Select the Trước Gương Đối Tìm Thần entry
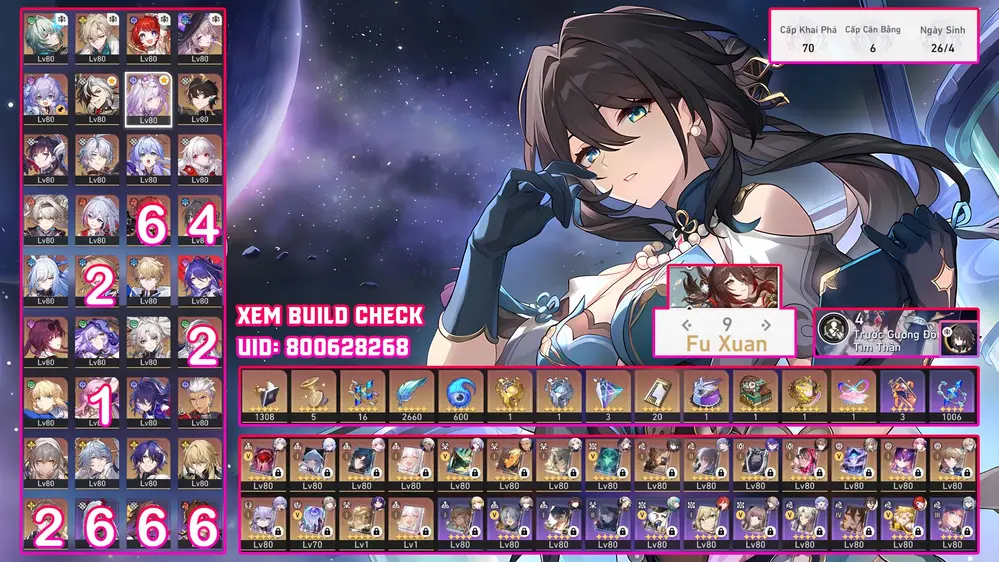The height and width of the screenshot is (562, 999). (880, 332)
